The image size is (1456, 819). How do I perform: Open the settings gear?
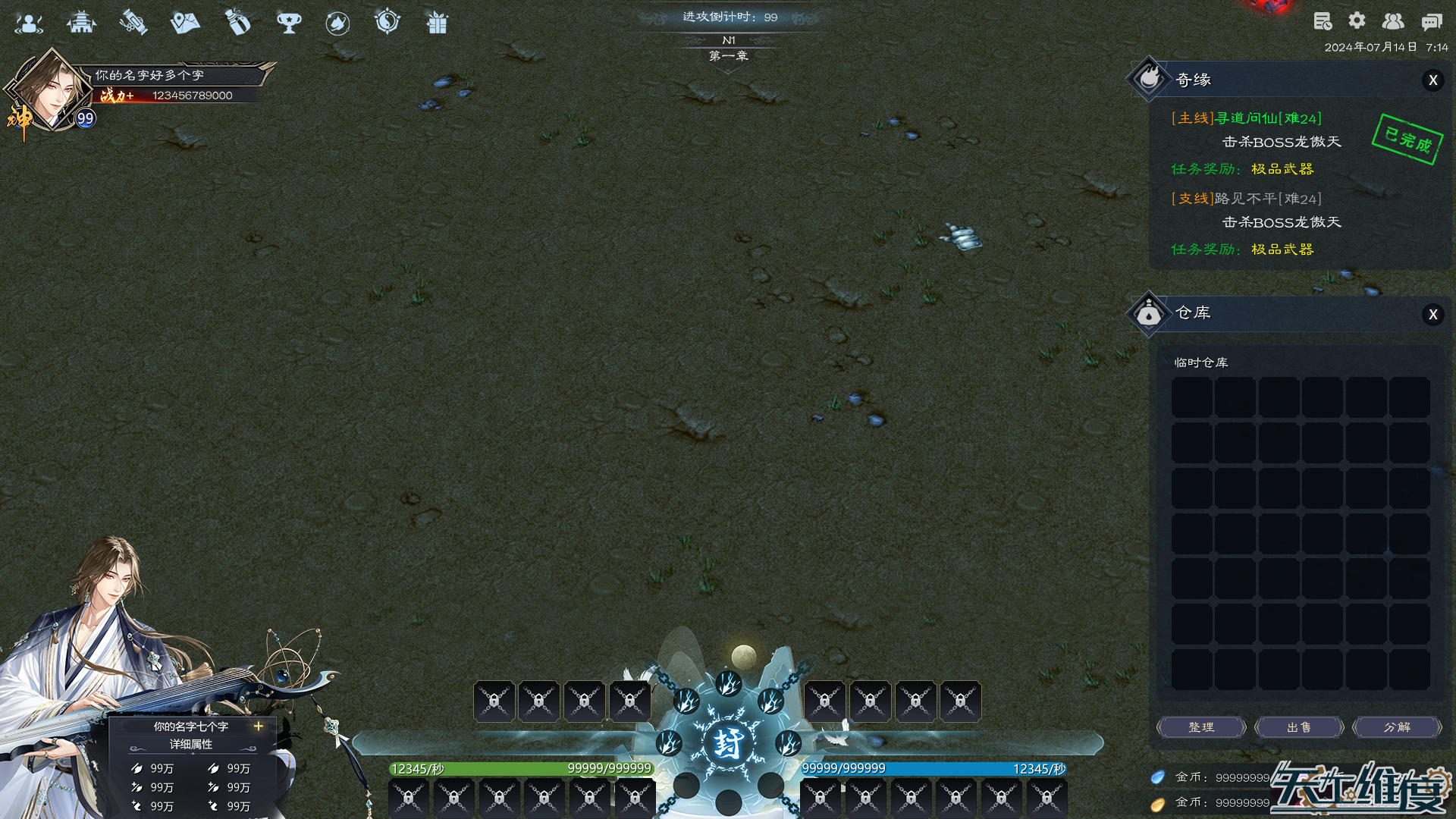click(x=1357, y=21)
